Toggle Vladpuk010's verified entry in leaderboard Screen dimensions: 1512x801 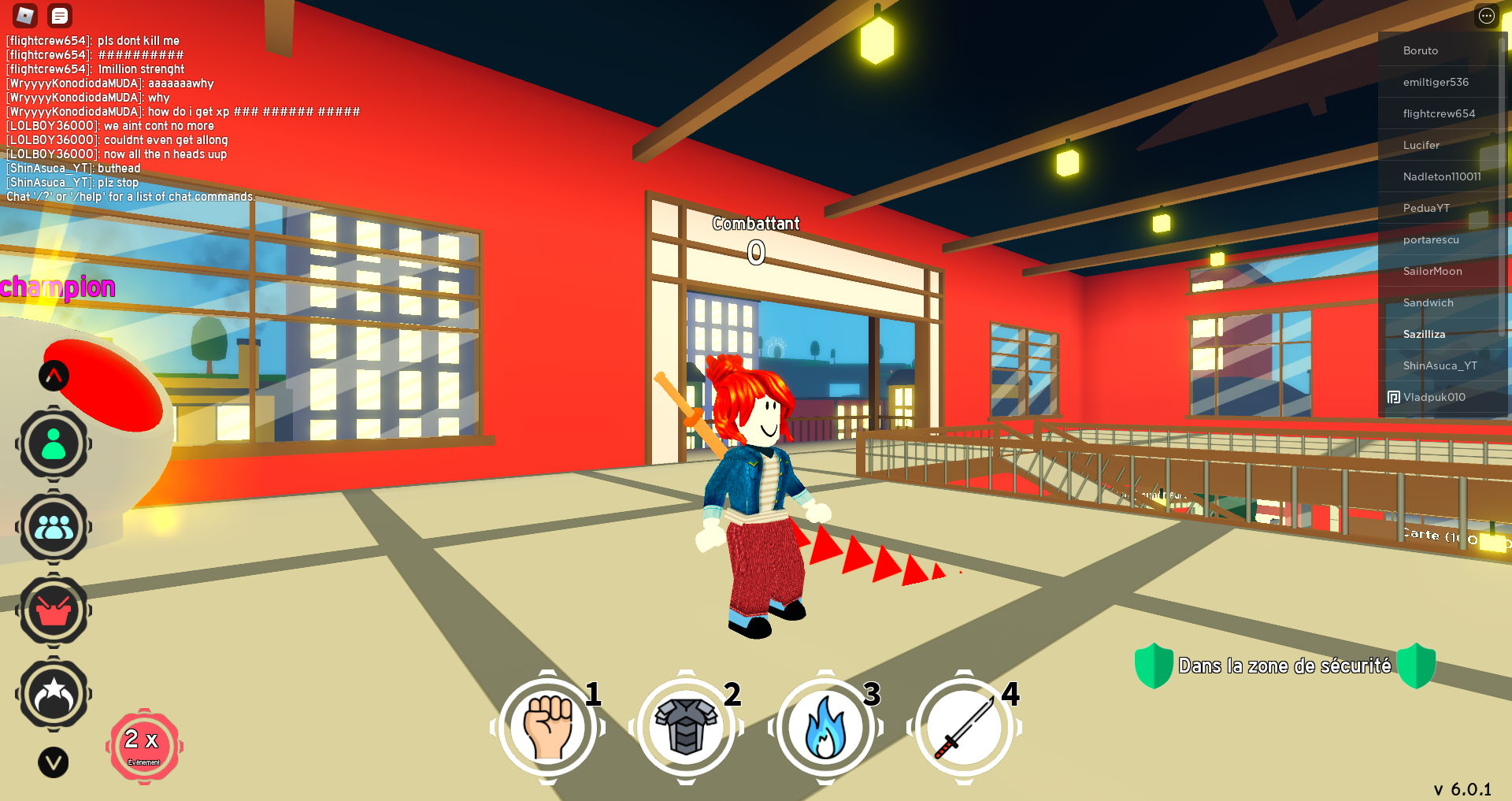coord(1432,397)
